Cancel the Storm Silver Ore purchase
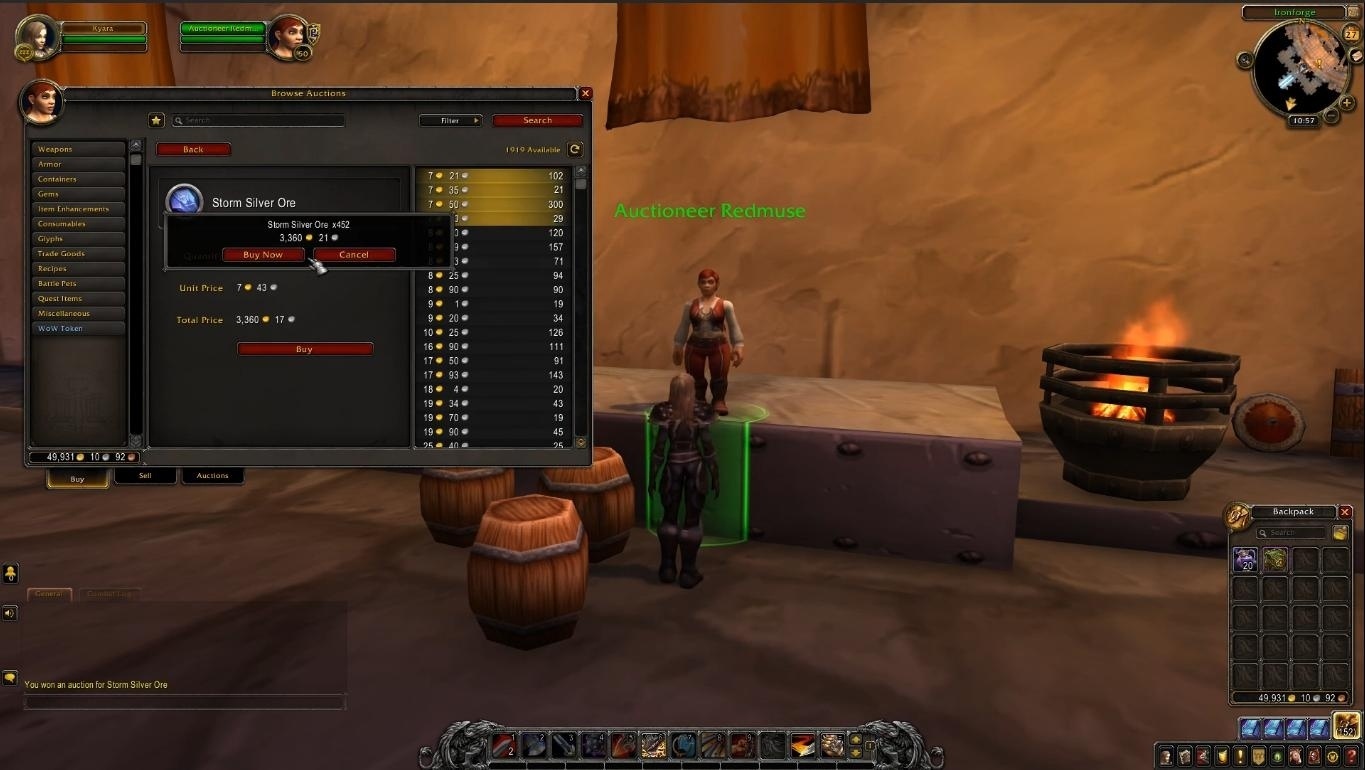Image resolution: width=1365 pixels, height=770 pixels. (x=354, y=255)
